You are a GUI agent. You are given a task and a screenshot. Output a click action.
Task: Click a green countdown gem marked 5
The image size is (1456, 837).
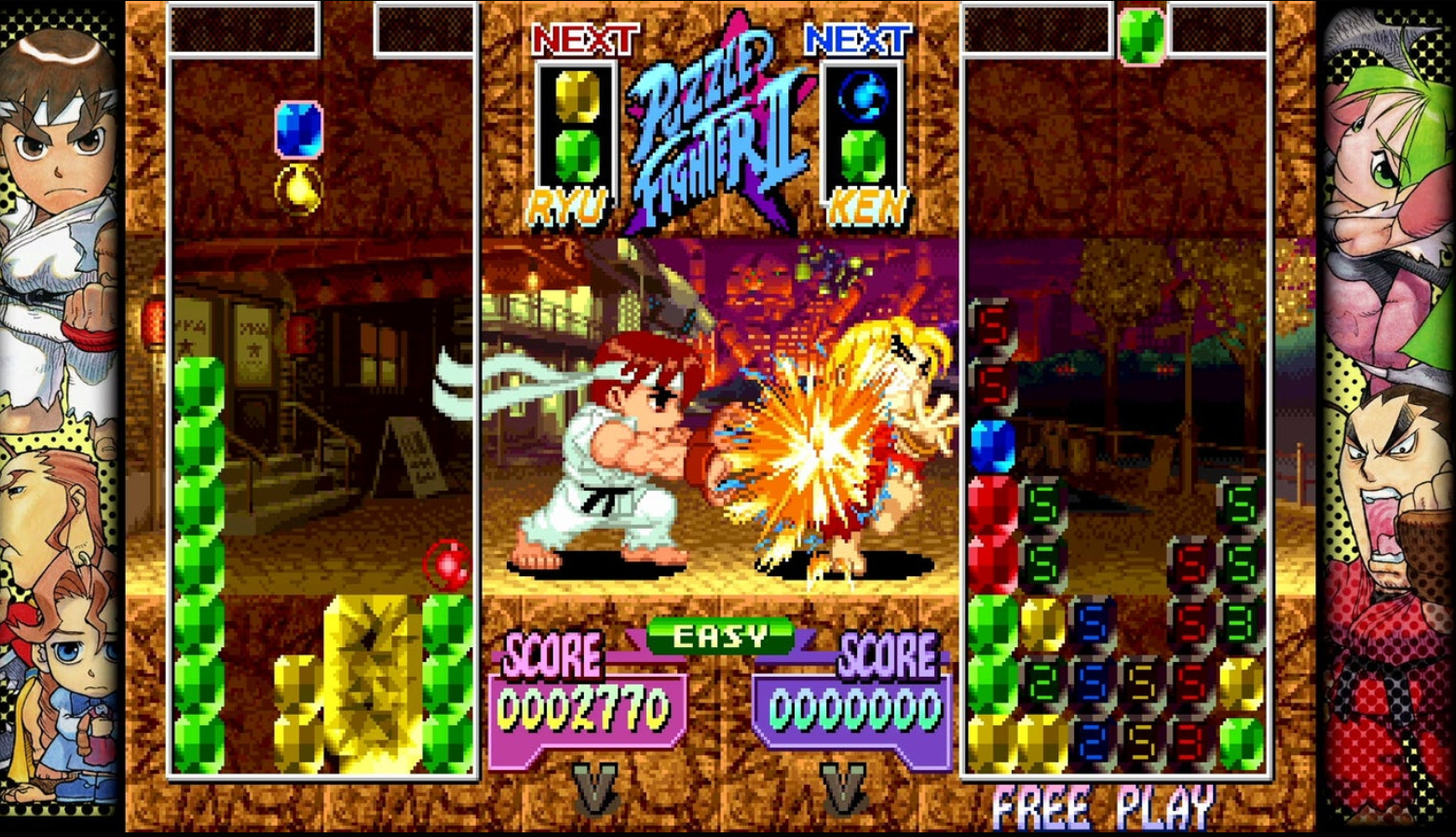pyautogui.click(x=1044, y=502)
